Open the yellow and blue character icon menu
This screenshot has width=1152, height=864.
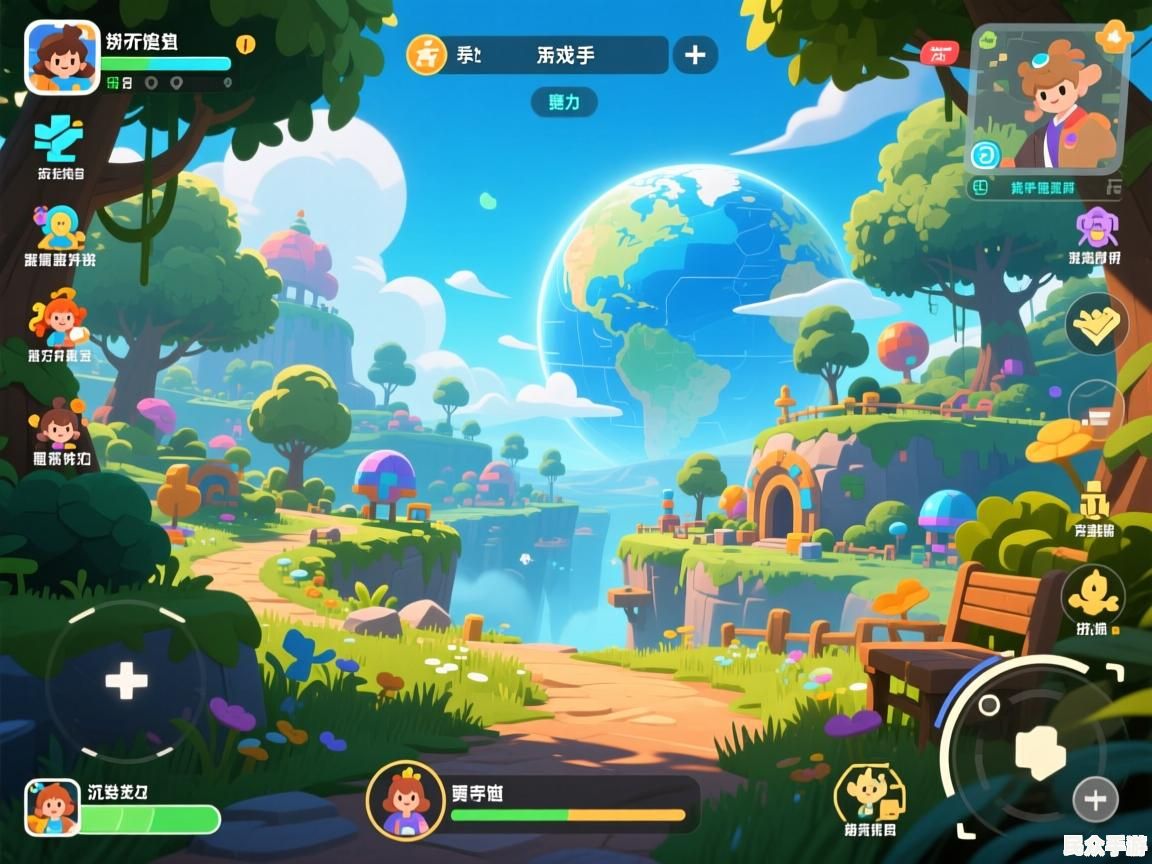60,228
